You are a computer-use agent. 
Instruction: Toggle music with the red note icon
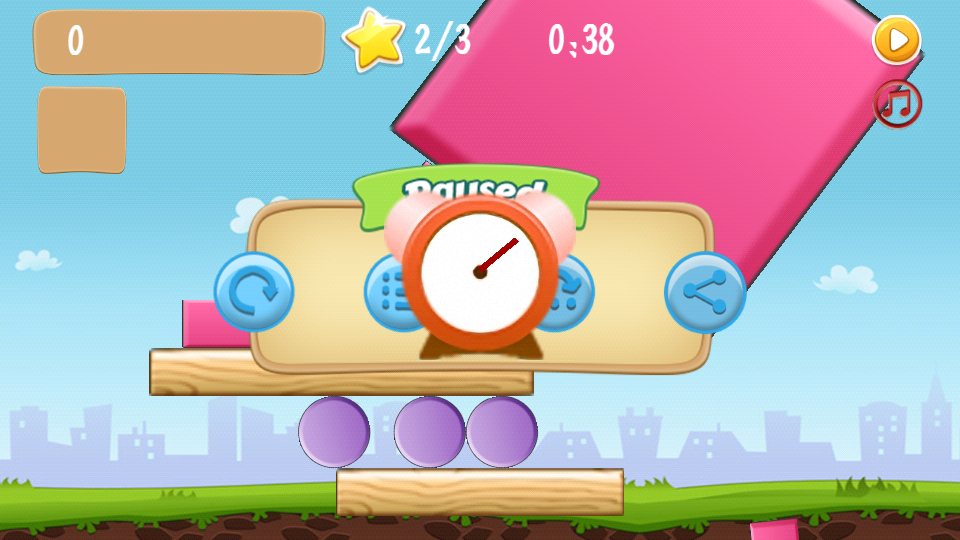tap(897, 103)
